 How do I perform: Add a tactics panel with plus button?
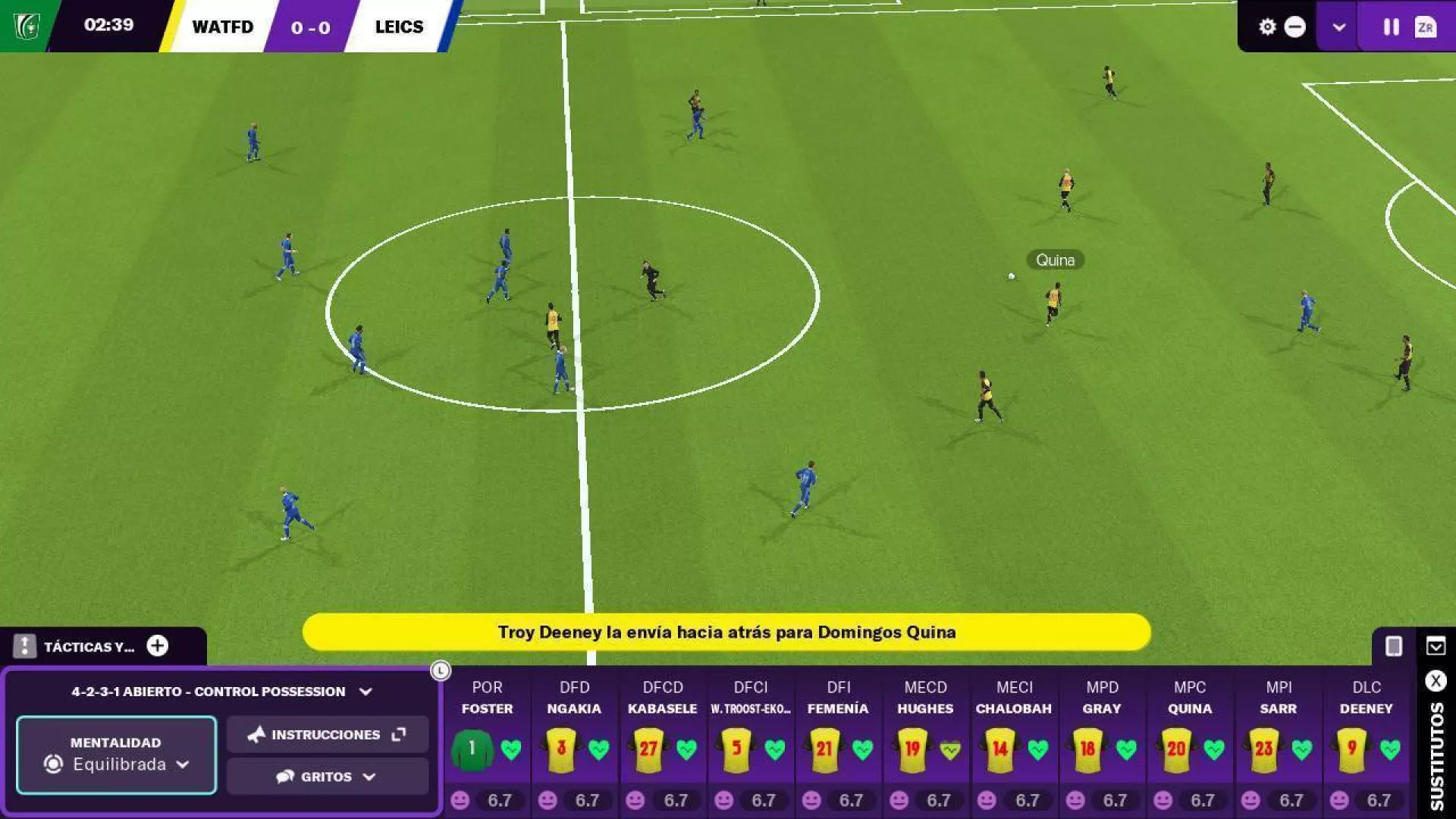[x=158, y=646]
